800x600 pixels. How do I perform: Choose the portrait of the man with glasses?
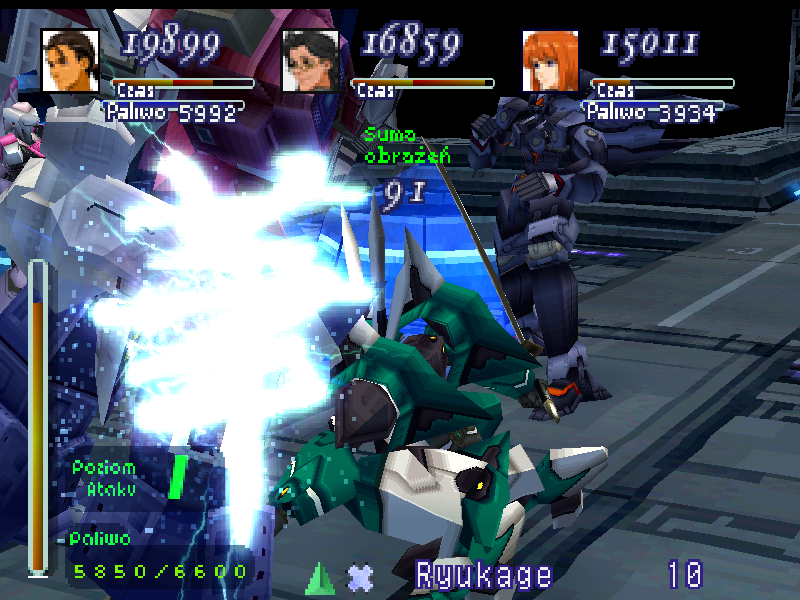[x=310, y=60]
